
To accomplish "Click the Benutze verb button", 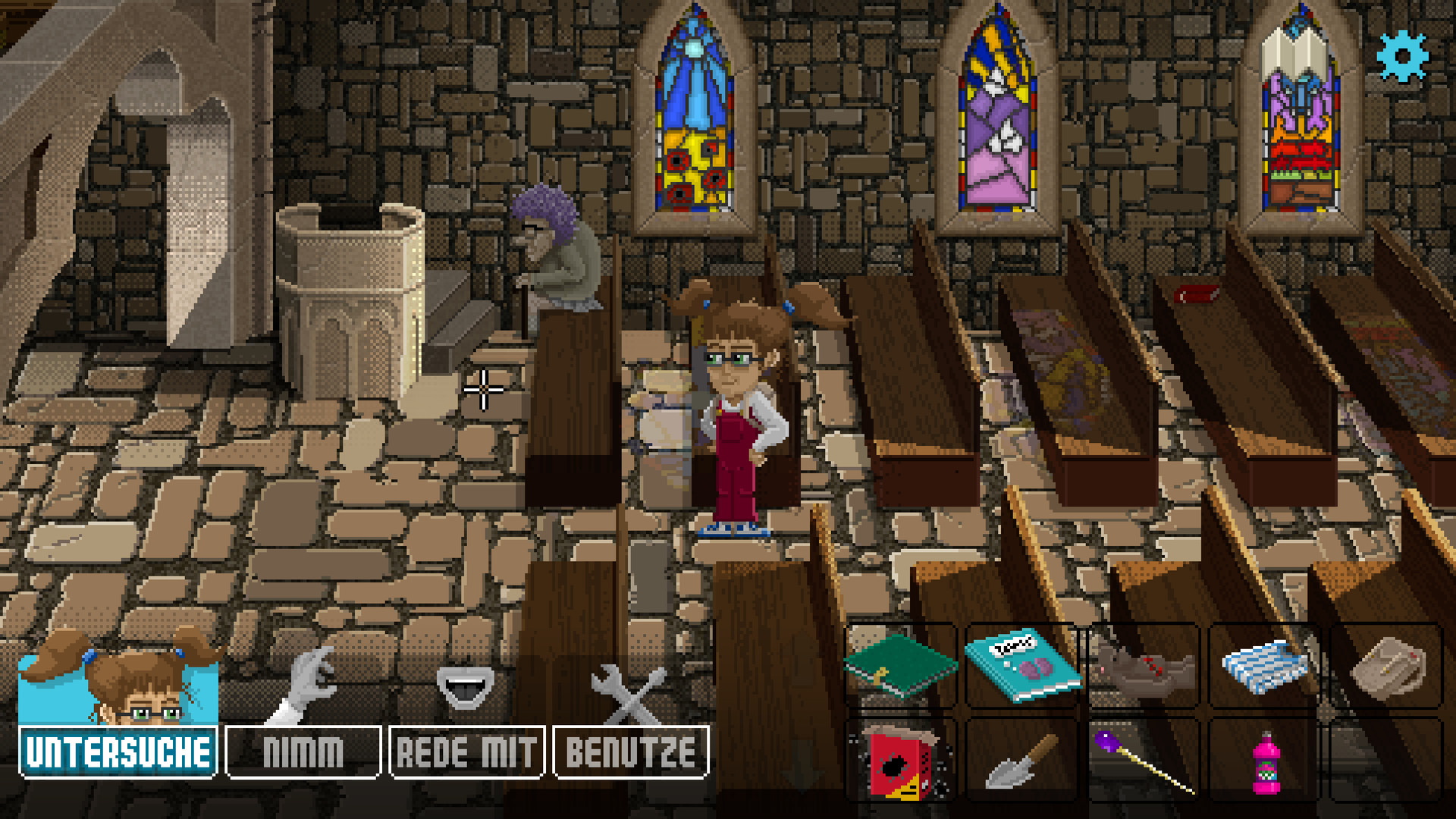I will pyautogui.click(x=631, y=752).
